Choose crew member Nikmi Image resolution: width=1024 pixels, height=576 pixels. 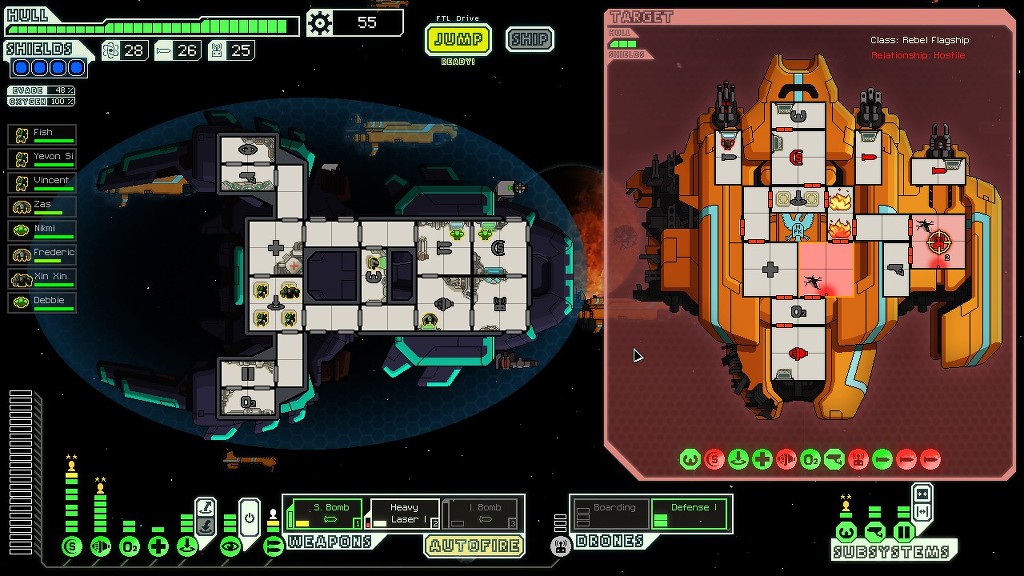[x=43, y=229]
